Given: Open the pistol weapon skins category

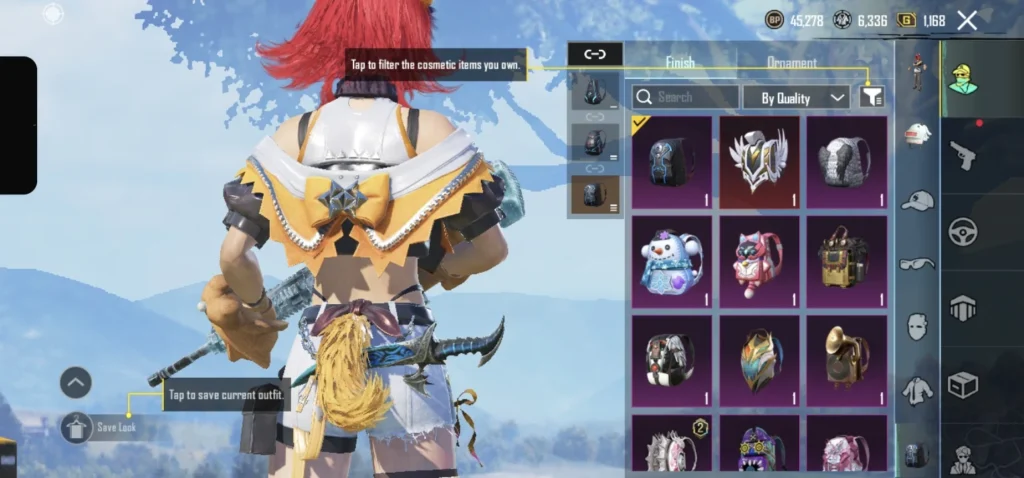Looking at the screenshot, I should (x=962, y=154).
